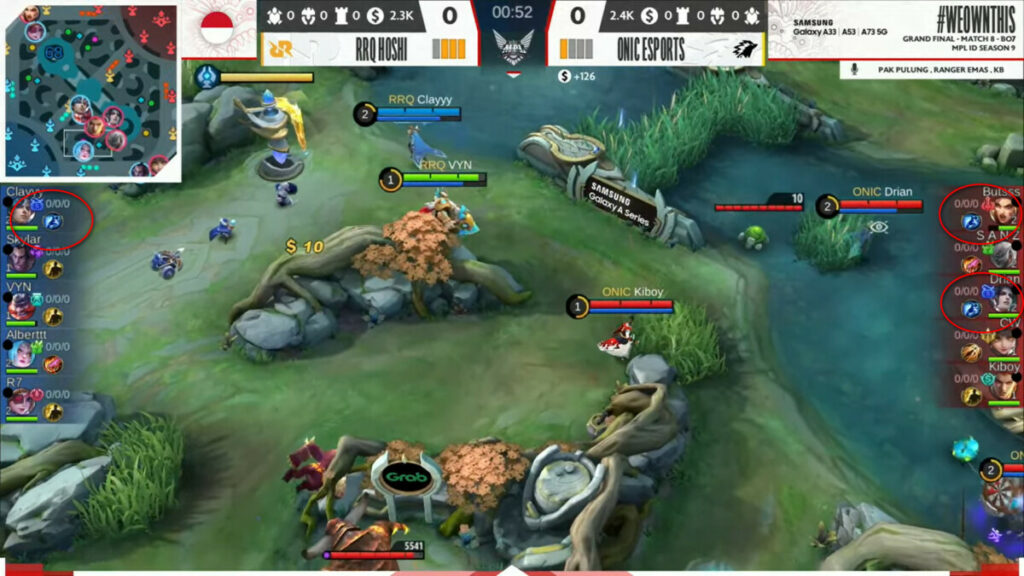Select Clayyy's hero portrait

coord(21,213)
